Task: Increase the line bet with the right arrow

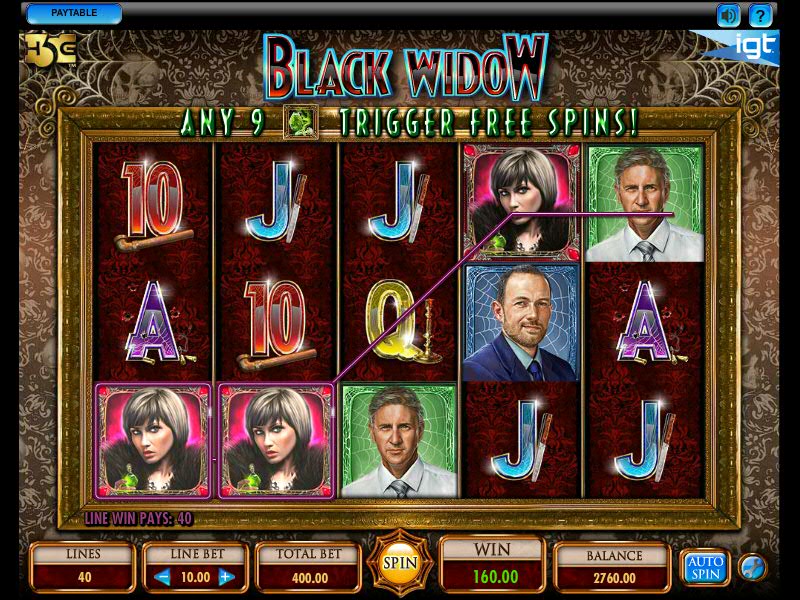Action: pyautogui.click(x=226, y=577)
